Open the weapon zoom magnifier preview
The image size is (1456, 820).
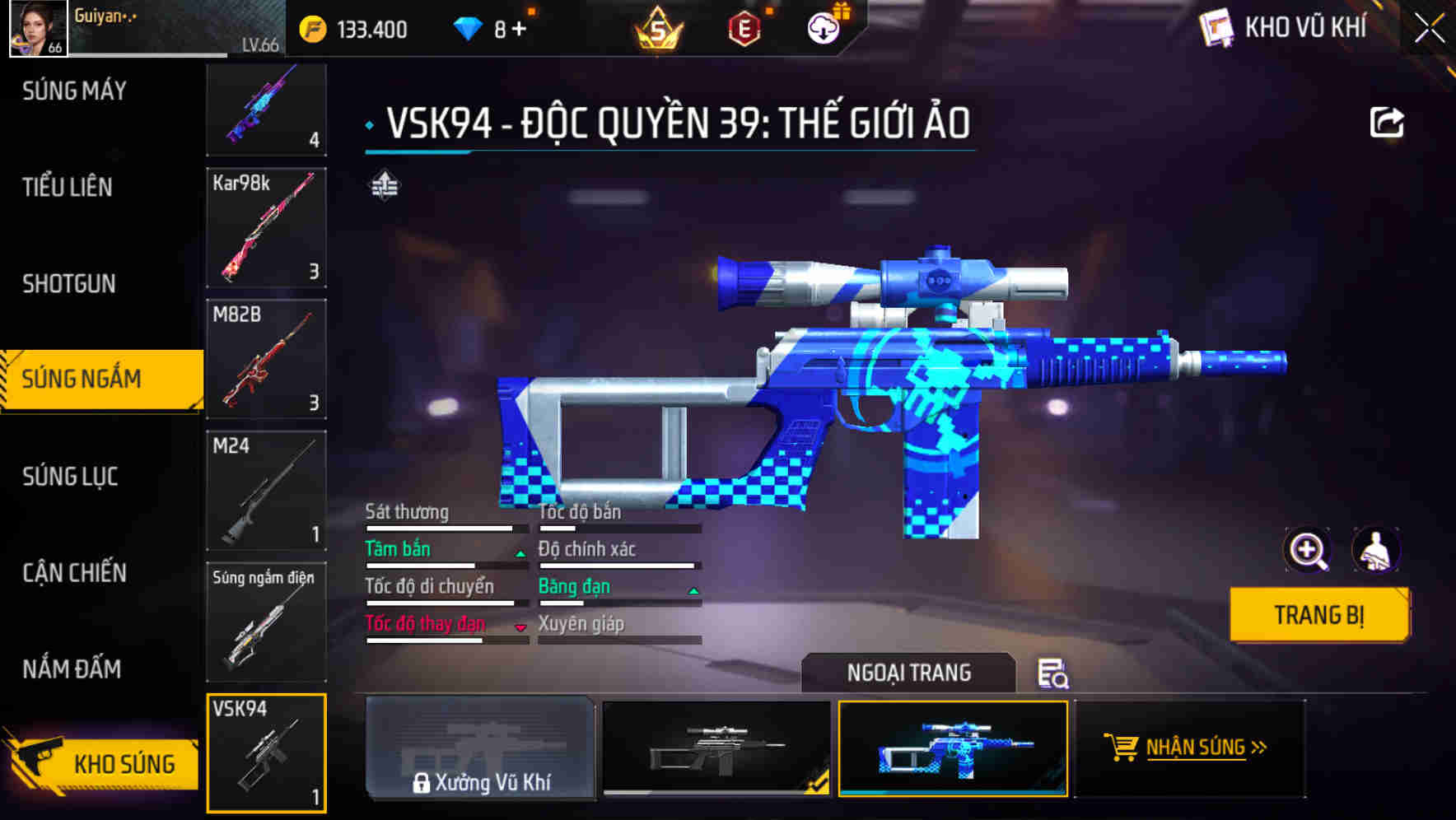coord(1308,550)
